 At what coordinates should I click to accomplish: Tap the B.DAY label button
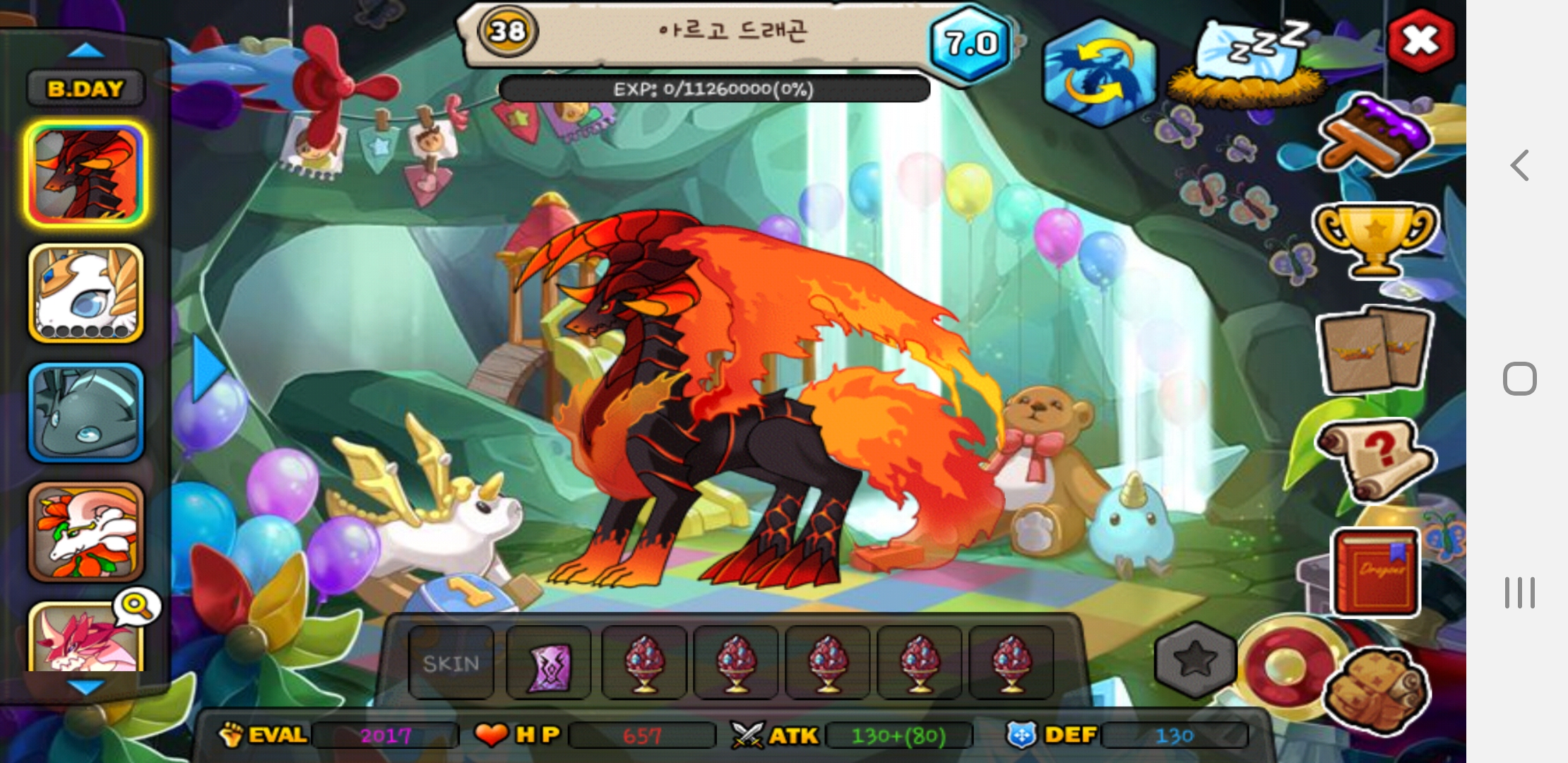pyautogui.click(x=85, y=88)
